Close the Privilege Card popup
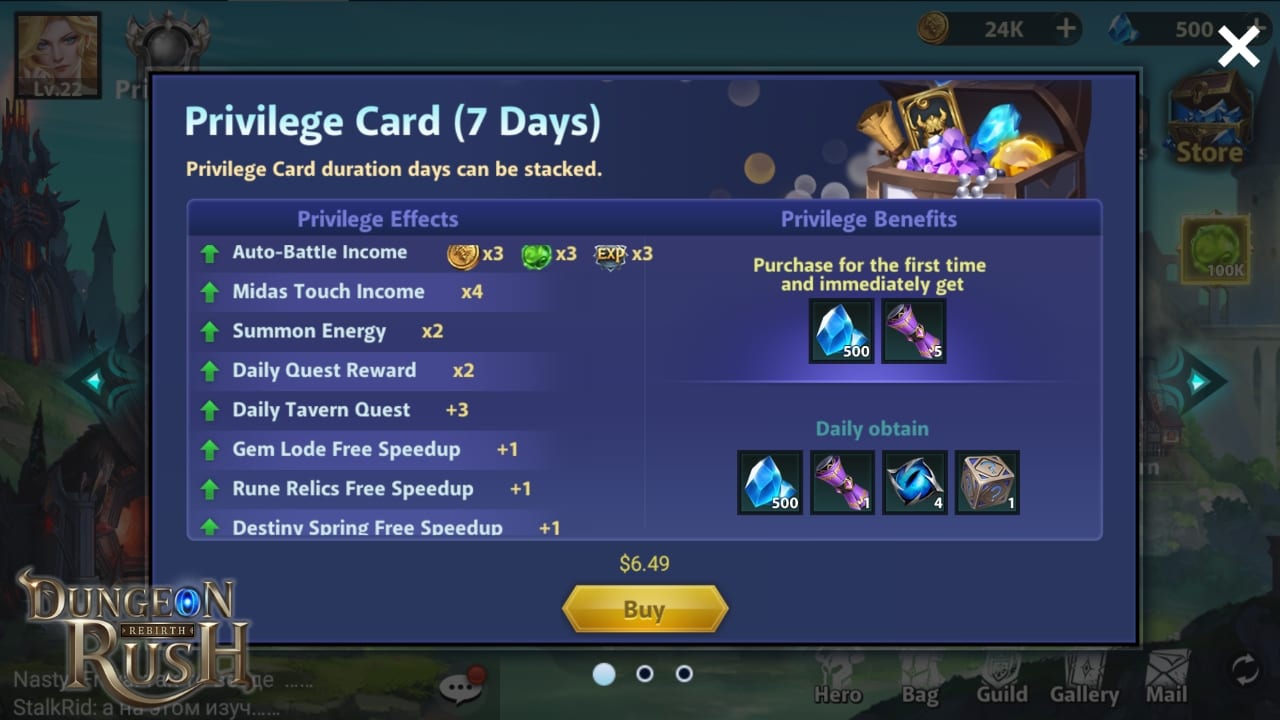Screen dimensions: 1280x720 (x=1238, y=46)
